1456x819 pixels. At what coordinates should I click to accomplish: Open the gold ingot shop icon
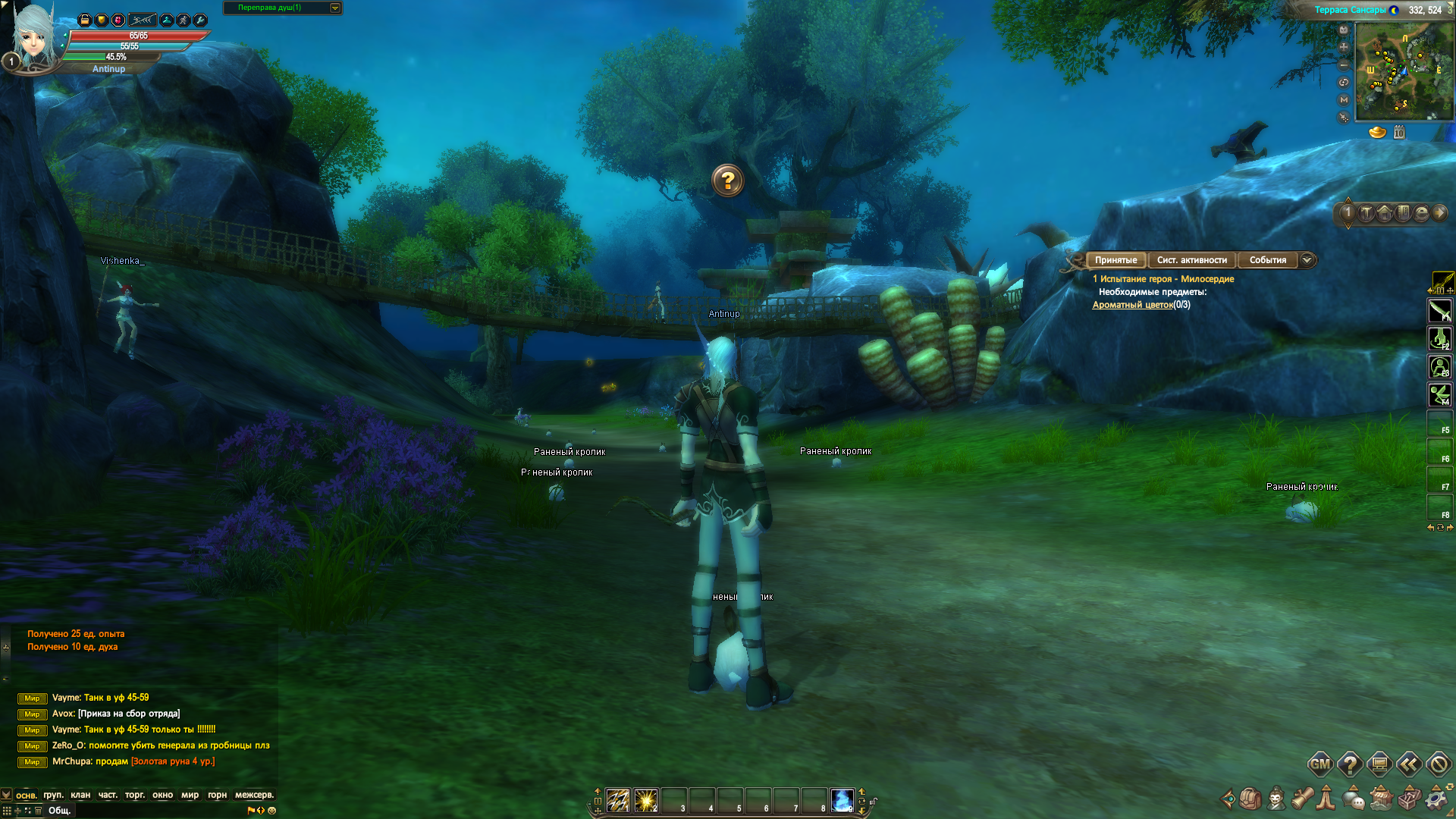click(1377, 133)
